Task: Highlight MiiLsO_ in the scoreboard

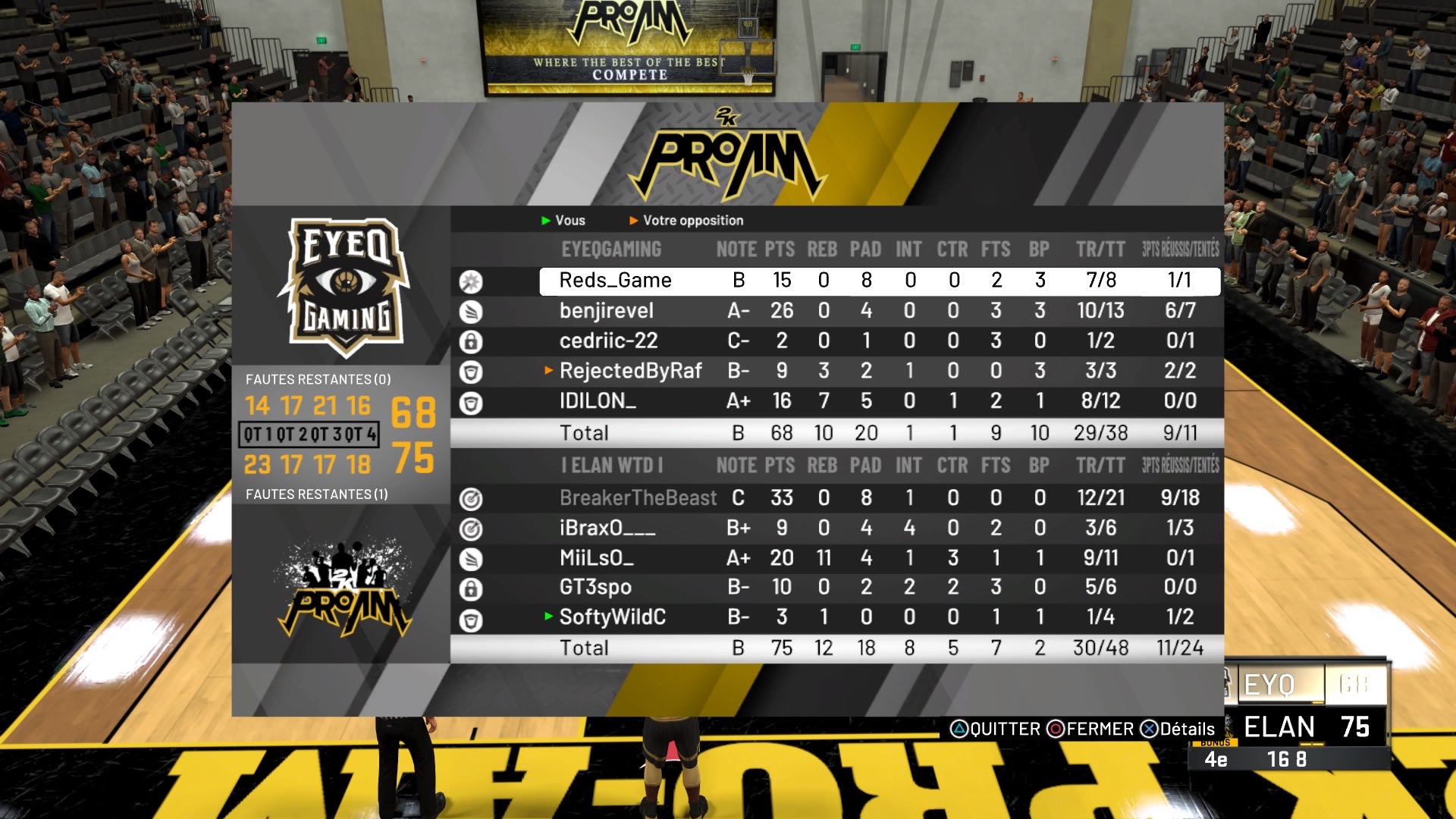Action: point(596,558)
